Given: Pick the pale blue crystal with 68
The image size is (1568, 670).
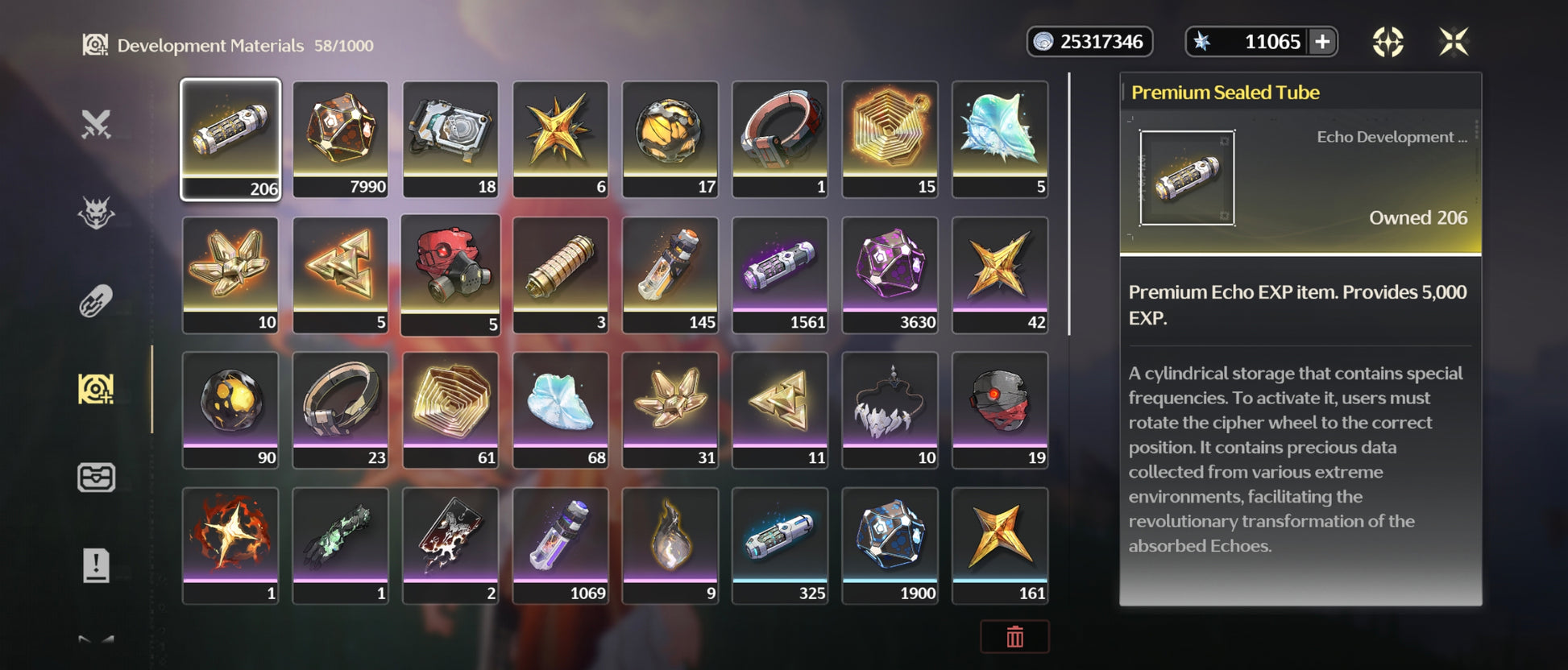Looking at the screenshot, I should pyautogui.click(x=560, y=409).
